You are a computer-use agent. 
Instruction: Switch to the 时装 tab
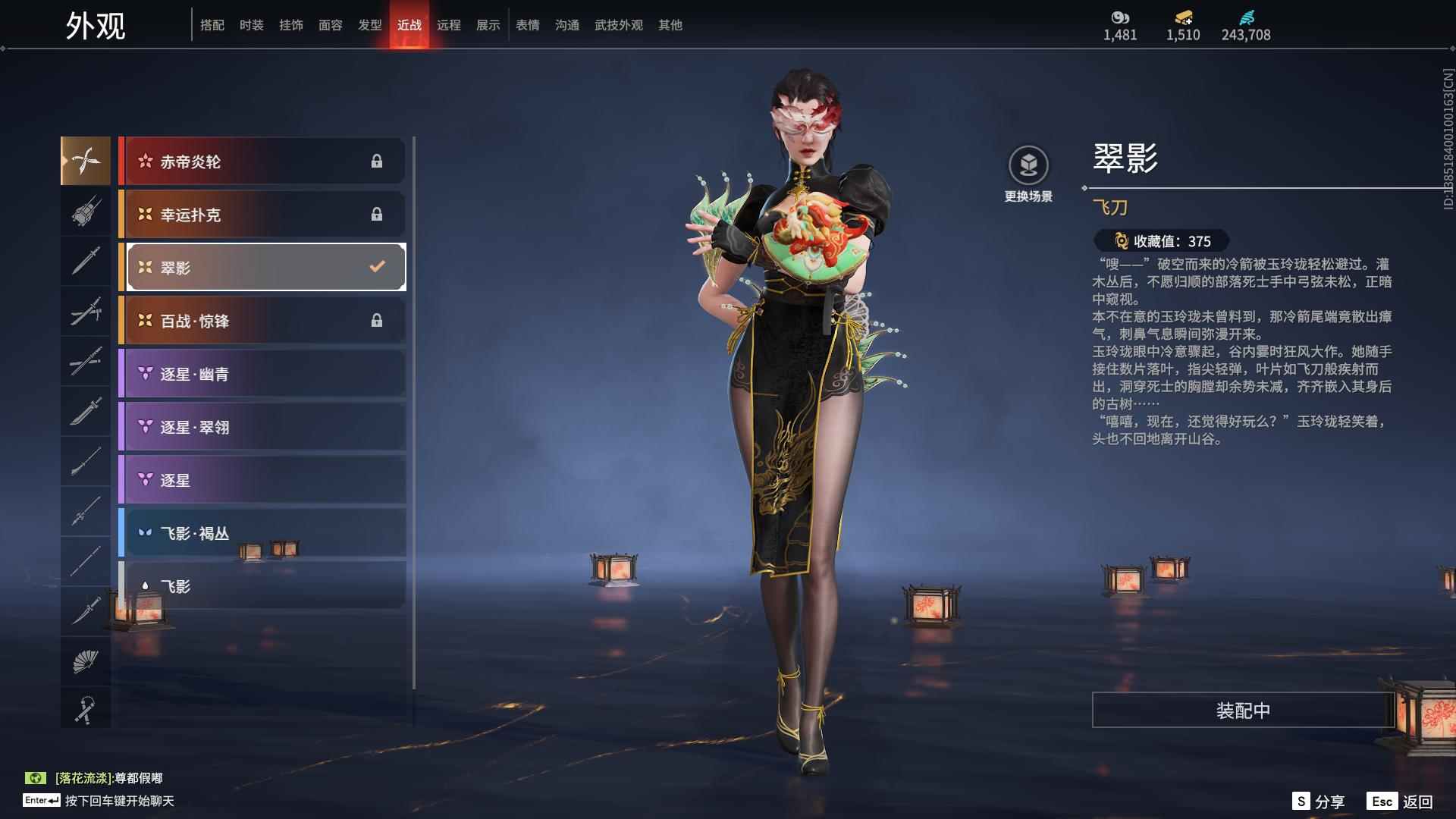(251, 25)
